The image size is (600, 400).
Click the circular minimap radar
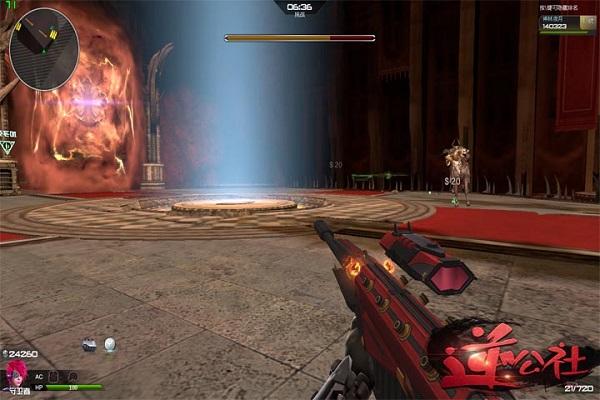click(x=44, y=42)
